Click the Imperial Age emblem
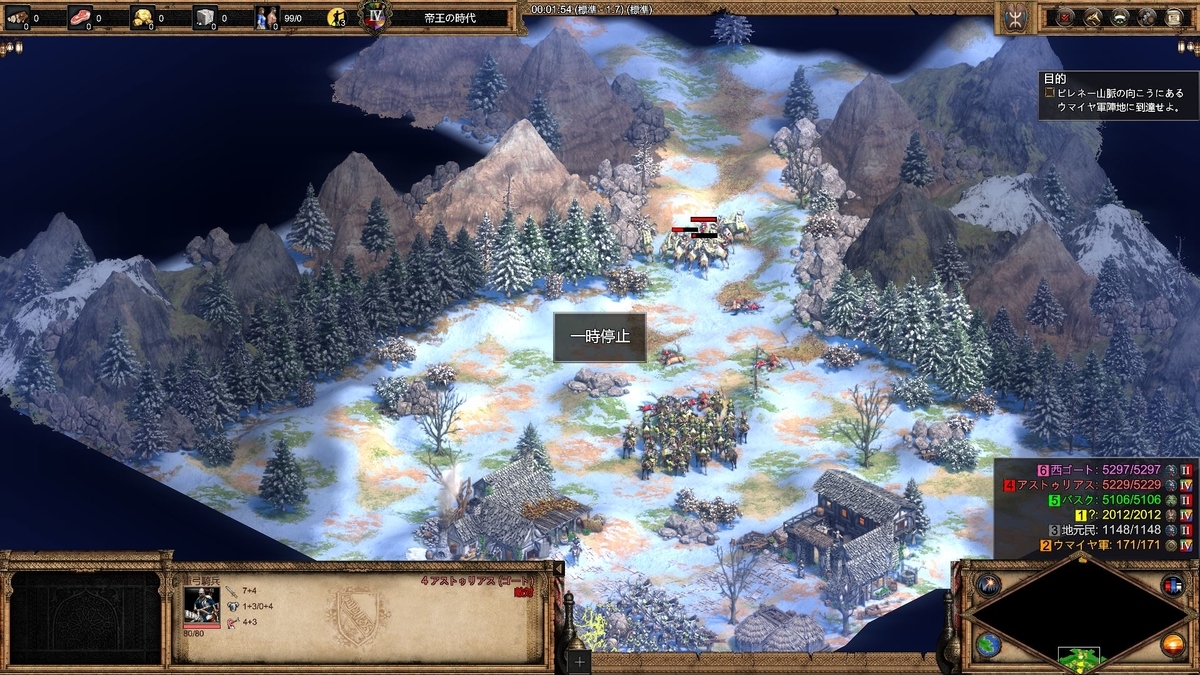Image resolution: width=1200 pixels, height=675 pixels. 375,18
